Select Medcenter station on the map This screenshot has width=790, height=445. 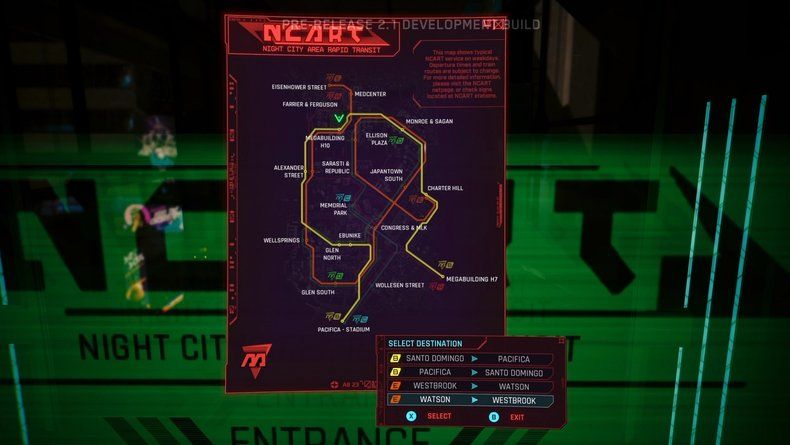click(370, 94)
